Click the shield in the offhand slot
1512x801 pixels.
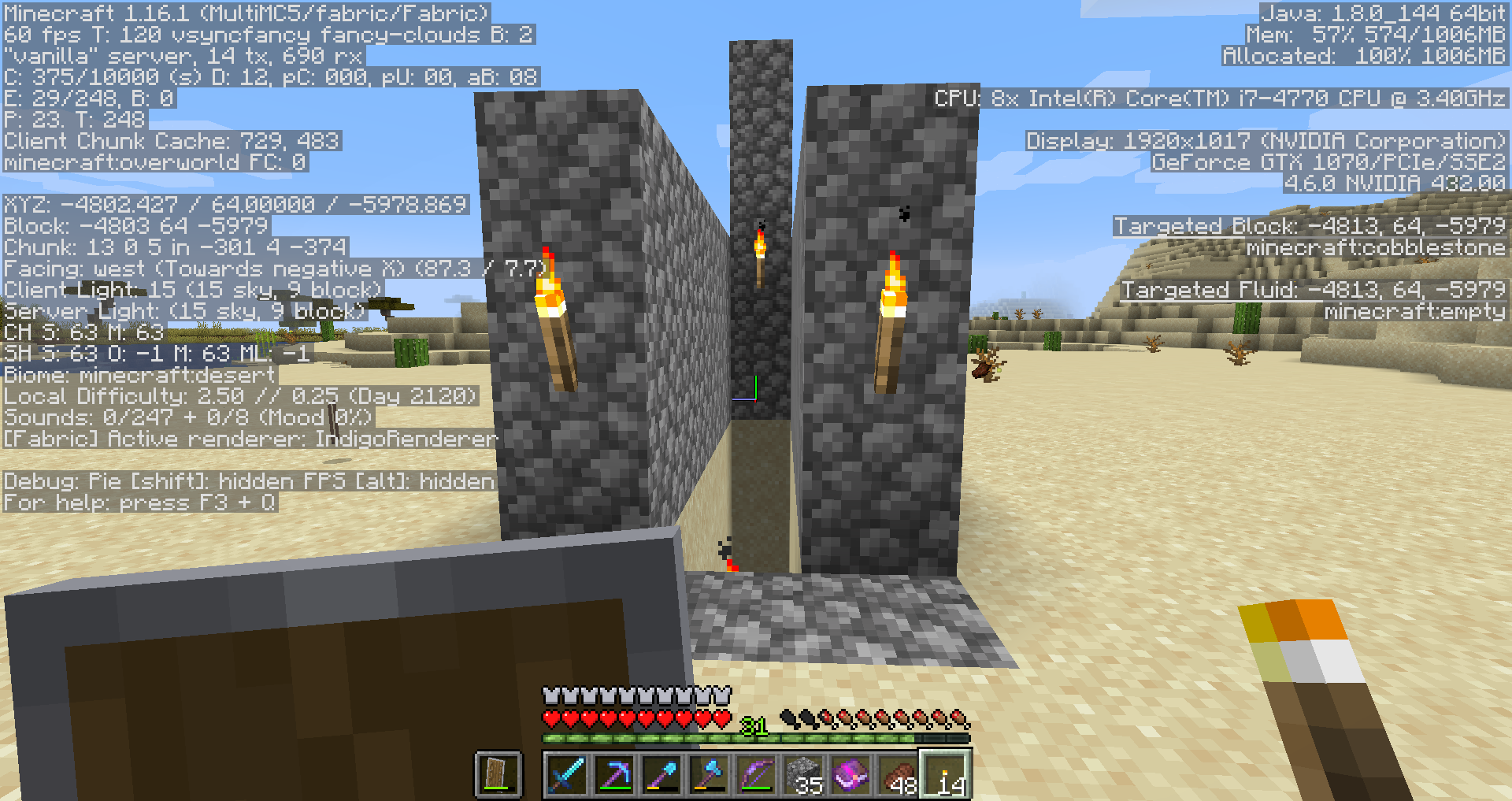[498, 774]
